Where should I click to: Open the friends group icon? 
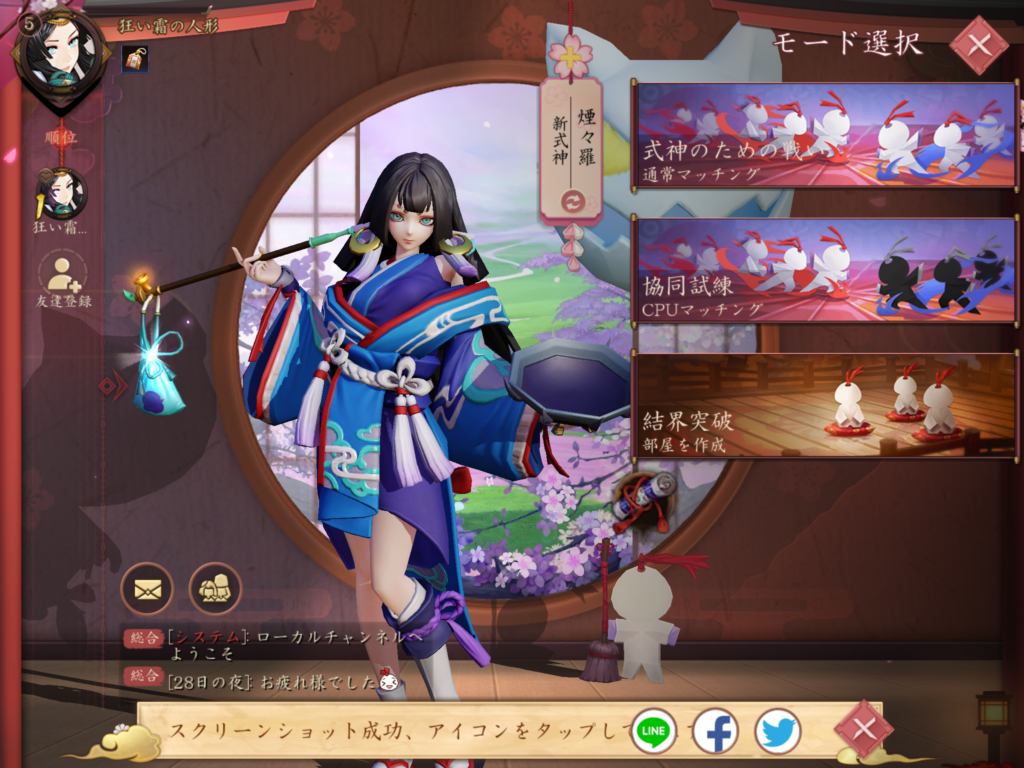pyautogui.click(x=215, y=588)
